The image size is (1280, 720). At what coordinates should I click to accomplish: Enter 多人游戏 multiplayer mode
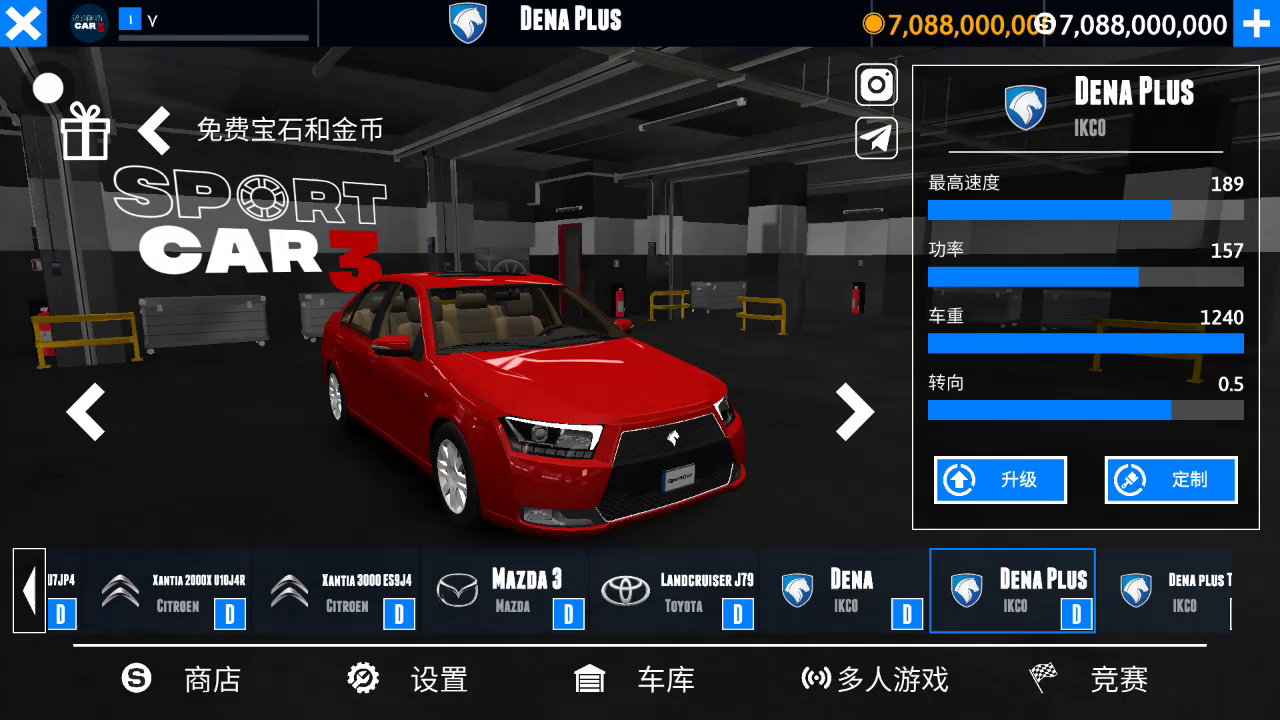(x=875, y=680)
